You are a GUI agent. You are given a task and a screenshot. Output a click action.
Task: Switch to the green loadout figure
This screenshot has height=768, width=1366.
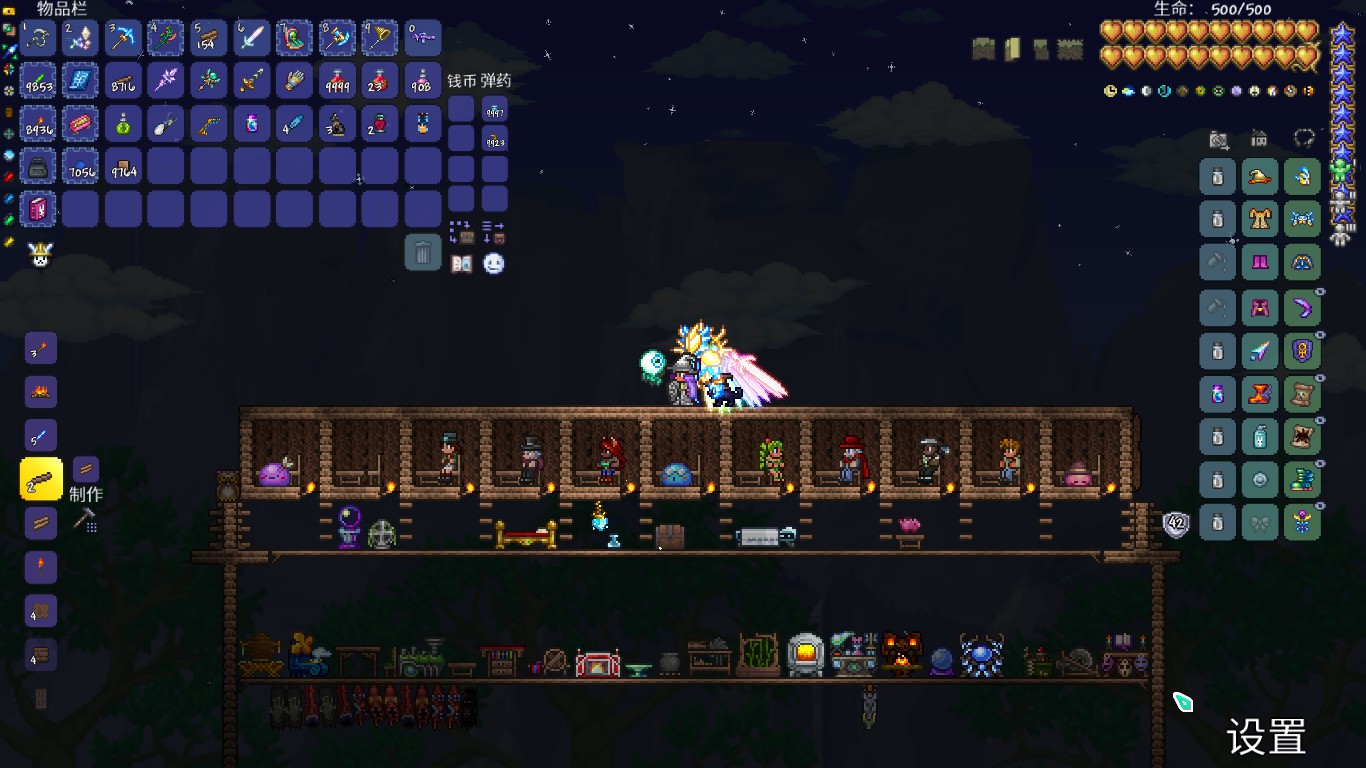[1341, 172]
